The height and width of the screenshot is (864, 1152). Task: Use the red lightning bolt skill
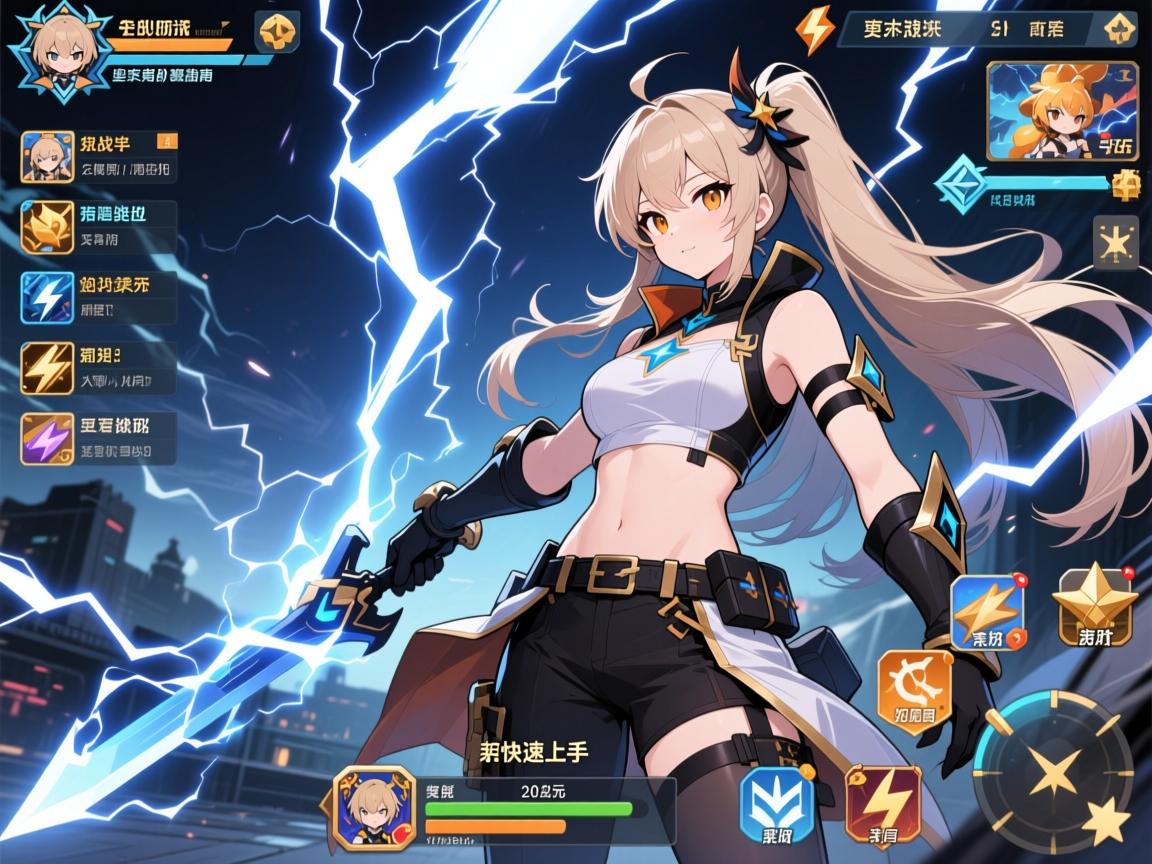[882, 803]
